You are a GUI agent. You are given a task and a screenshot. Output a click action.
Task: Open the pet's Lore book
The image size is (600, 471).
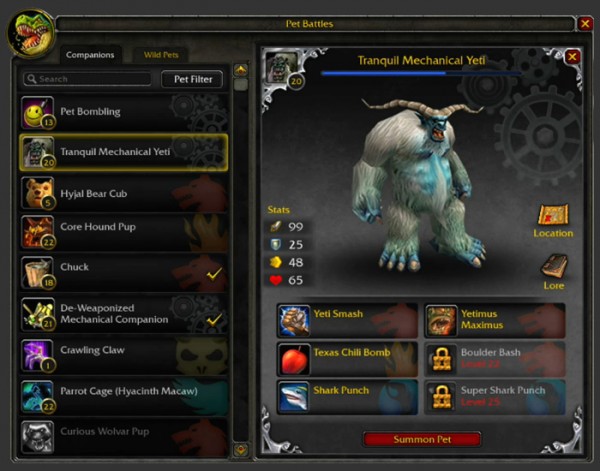554,269
